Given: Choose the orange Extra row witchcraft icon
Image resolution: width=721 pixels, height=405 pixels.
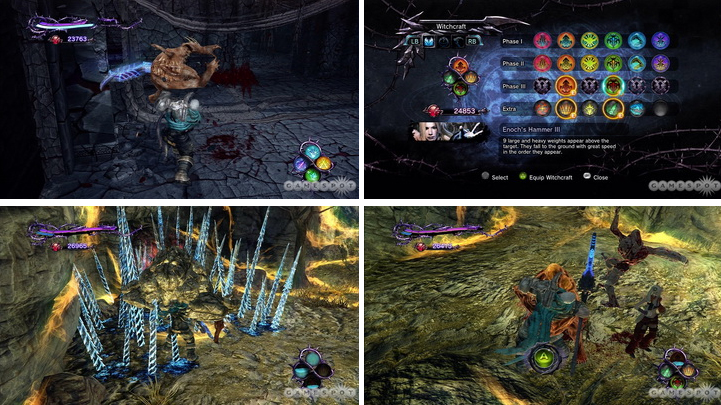Looking at the screenshot, I should pyautogui.click(x=565, y=108).
